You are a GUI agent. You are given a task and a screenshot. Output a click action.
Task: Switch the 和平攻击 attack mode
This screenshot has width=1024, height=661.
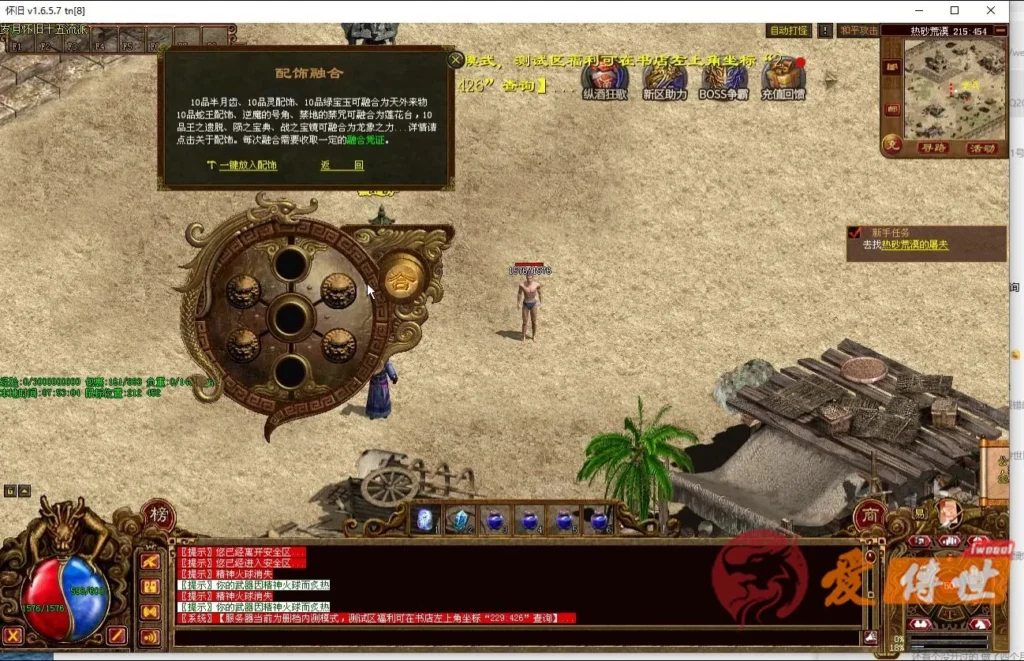coord(859,31)
